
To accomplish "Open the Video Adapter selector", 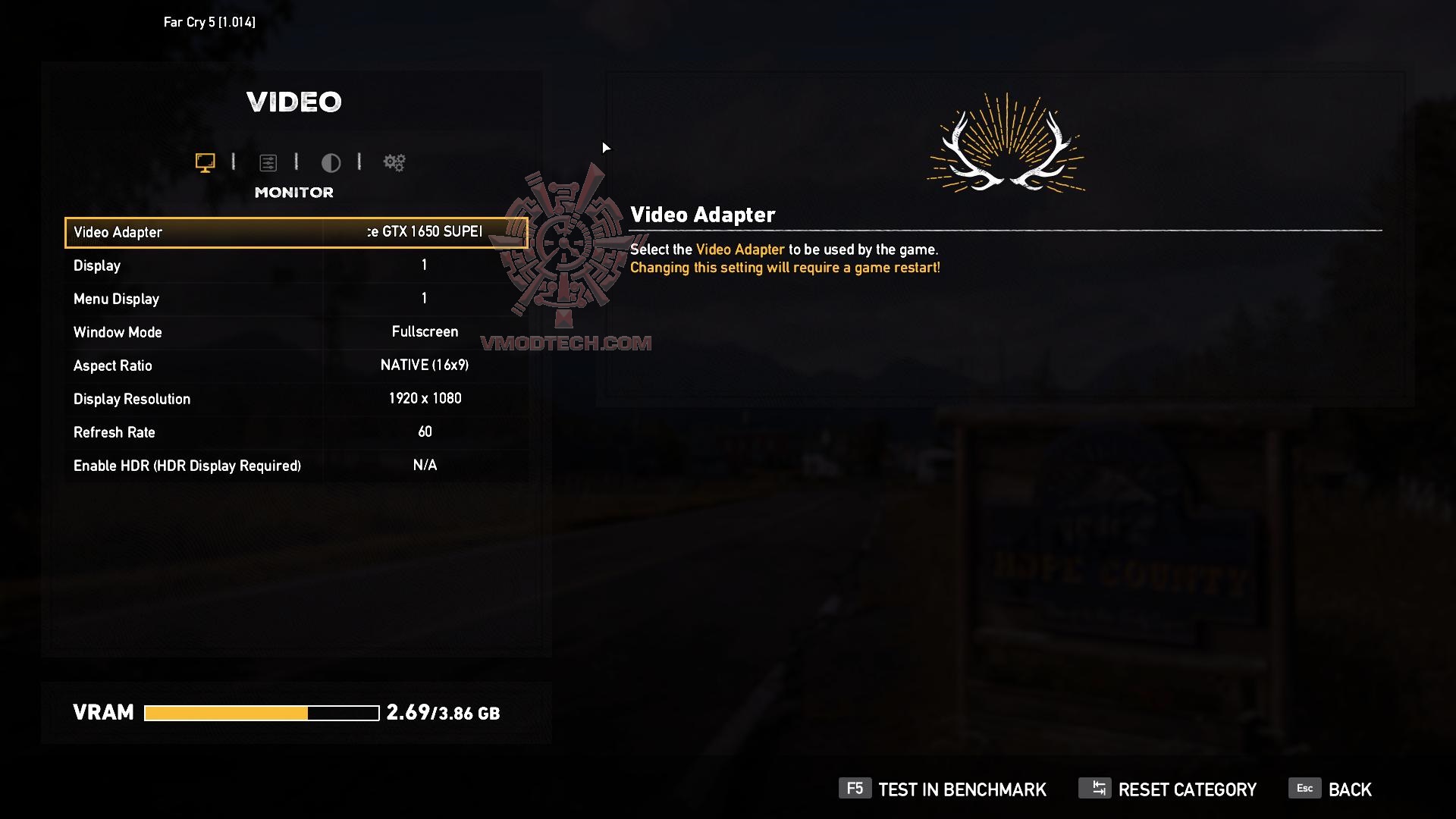I will coord(296,232).
